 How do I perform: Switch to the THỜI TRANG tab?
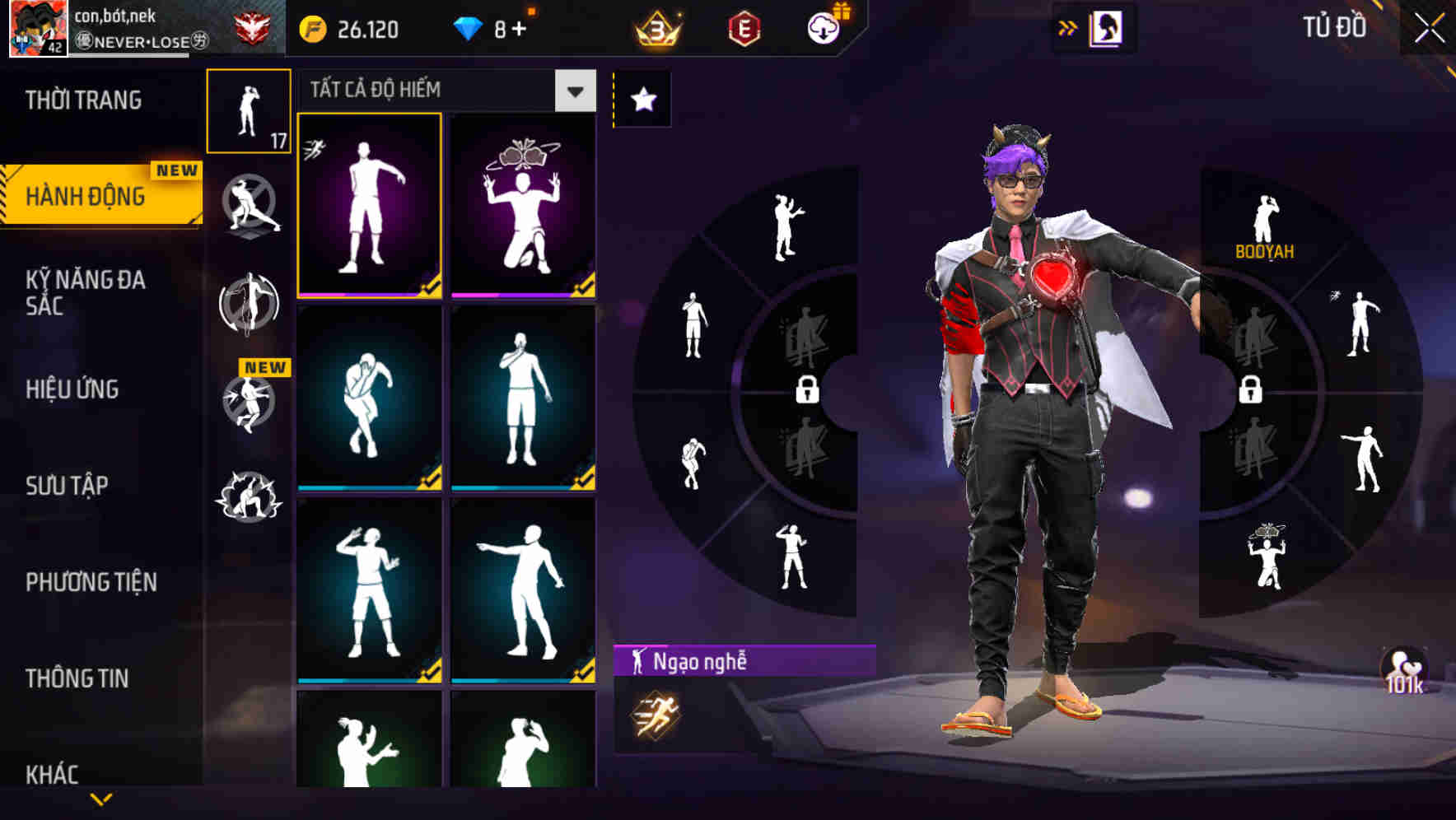click(82, 99)
